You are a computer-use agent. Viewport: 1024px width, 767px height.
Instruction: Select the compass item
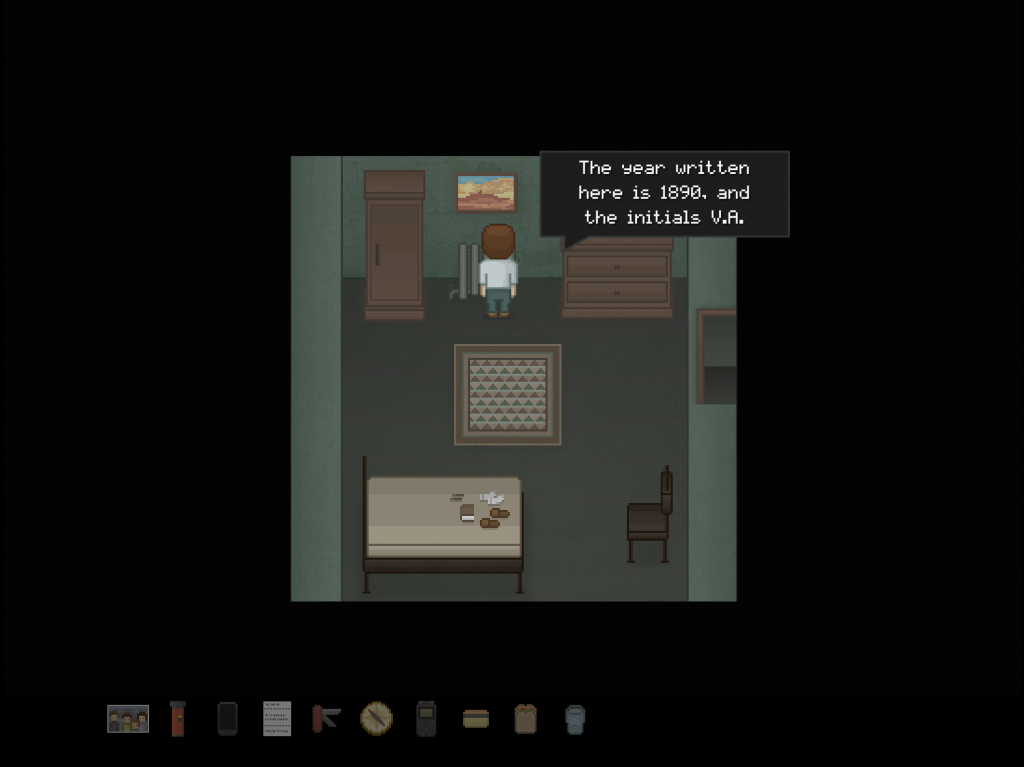(x=376, y=718)
